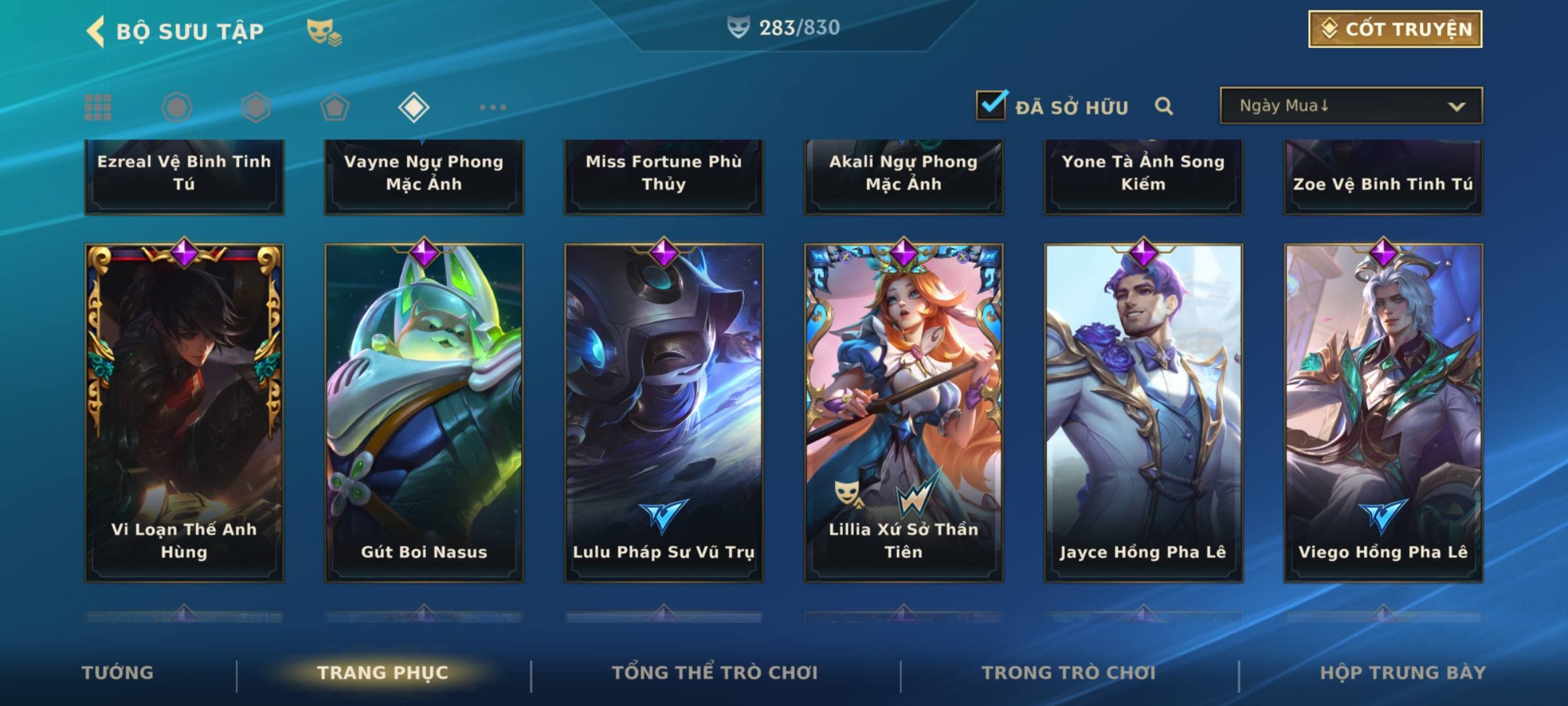Toggle the Đã Sở Hữu checkbox
Screen dimensions: 1568x706
(x=991, y=105)
